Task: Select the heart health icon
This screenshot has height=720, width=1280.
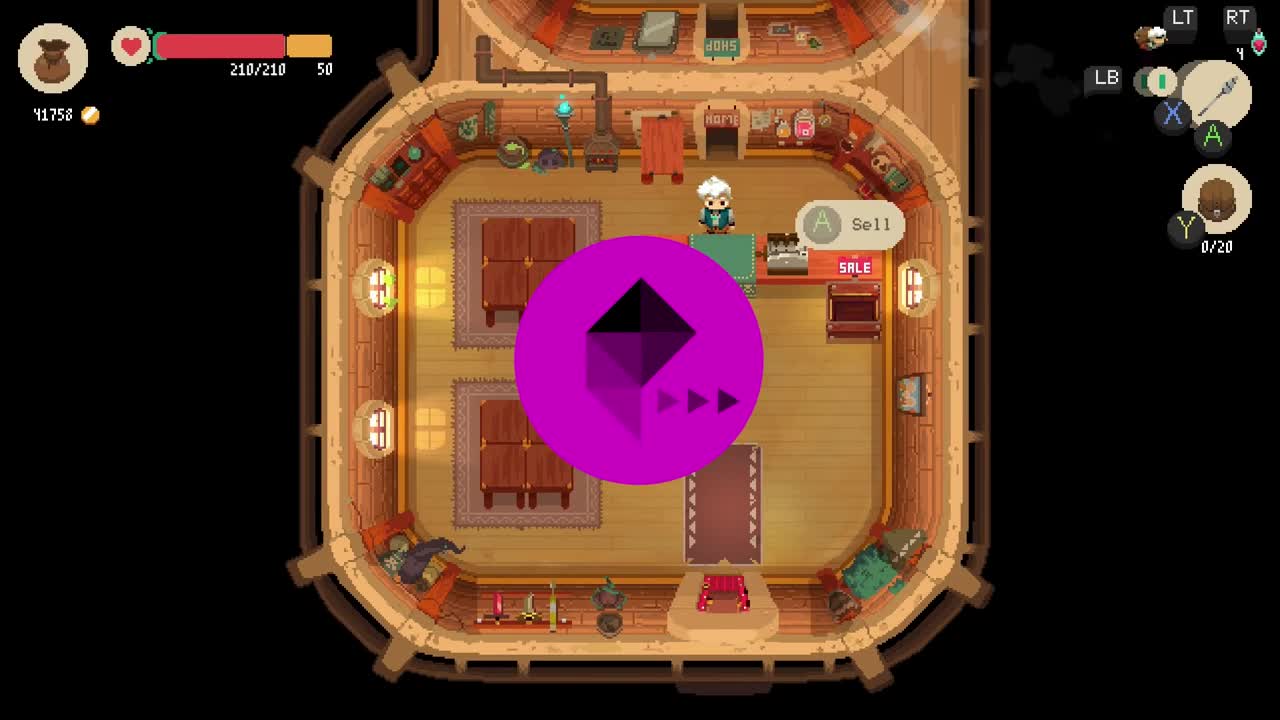Action: tap(129, 45)
